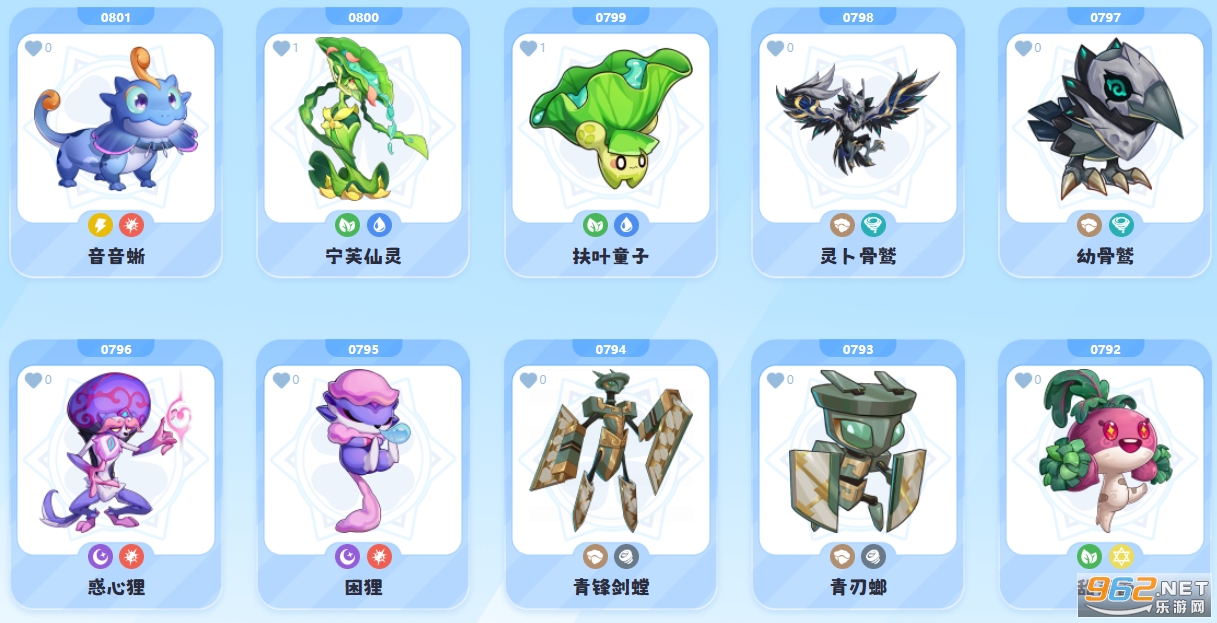The width and height of the screenshot is (1217, 623).
Task: Choose the 扶叶童子 card
Action: point(610,130)
